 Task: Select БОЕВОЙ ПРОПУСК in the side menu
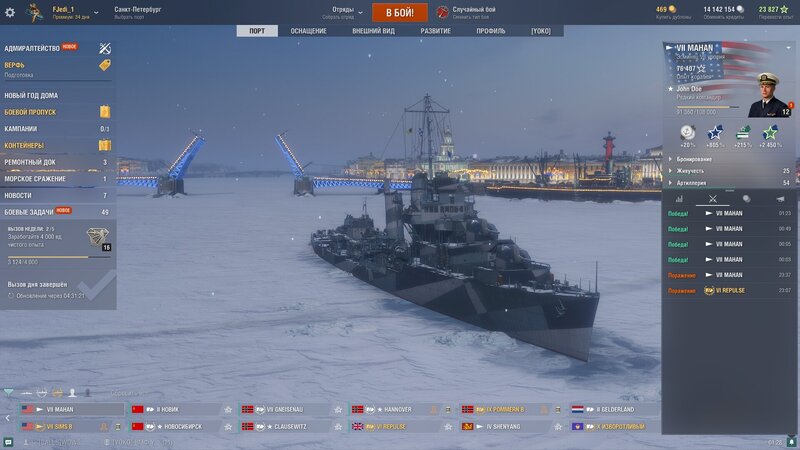point(30,112)
